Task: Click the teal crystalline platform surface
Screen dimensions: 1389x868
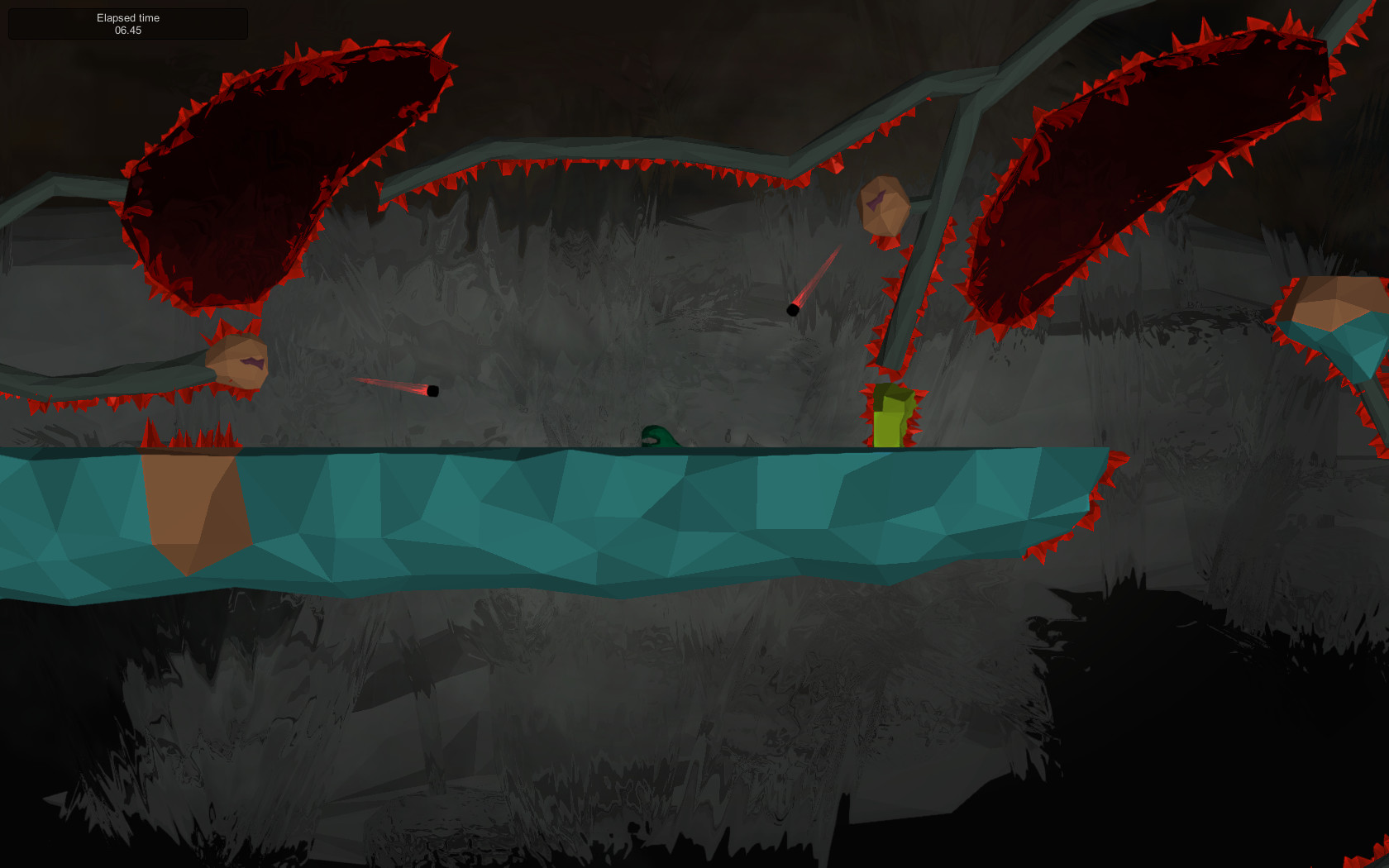Action: (x=579, y=513)
